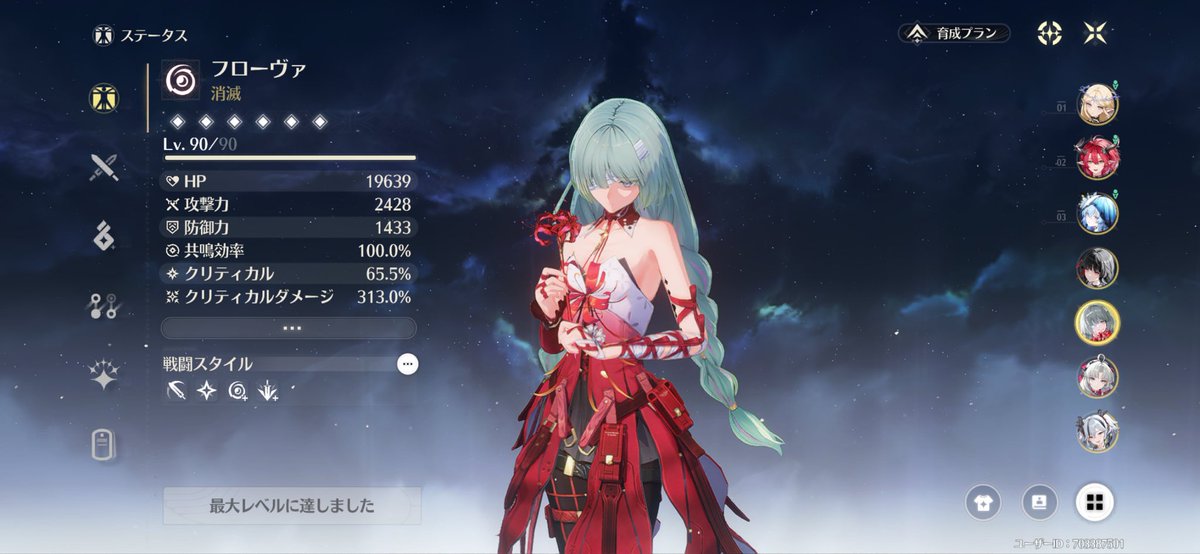The height and width of the screenshot is (554, 1200).
Task: Select the blonde character portrait in slot 01
Action: [1097, 103]
